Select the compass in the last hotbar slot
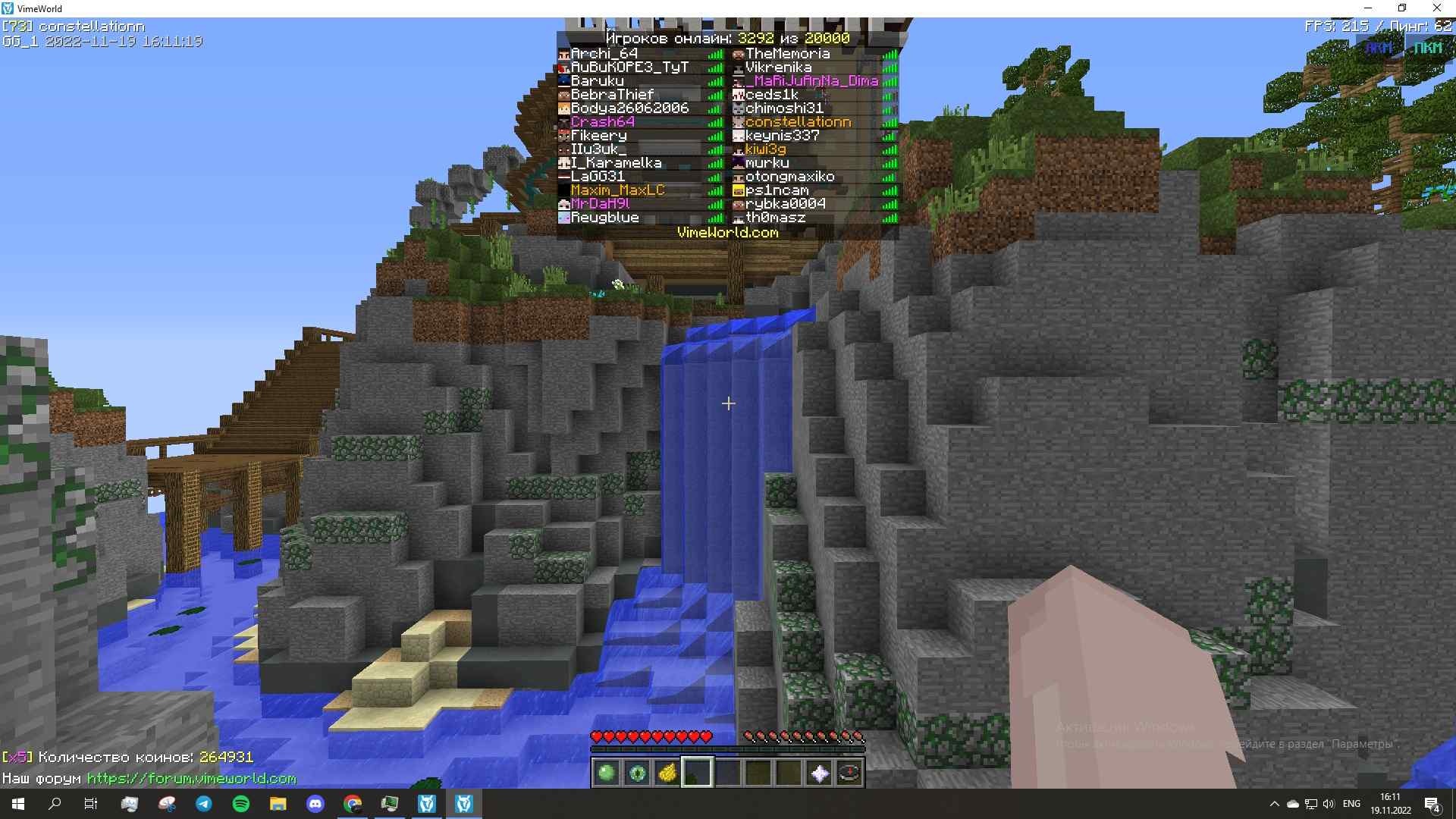 click(849, 773)
